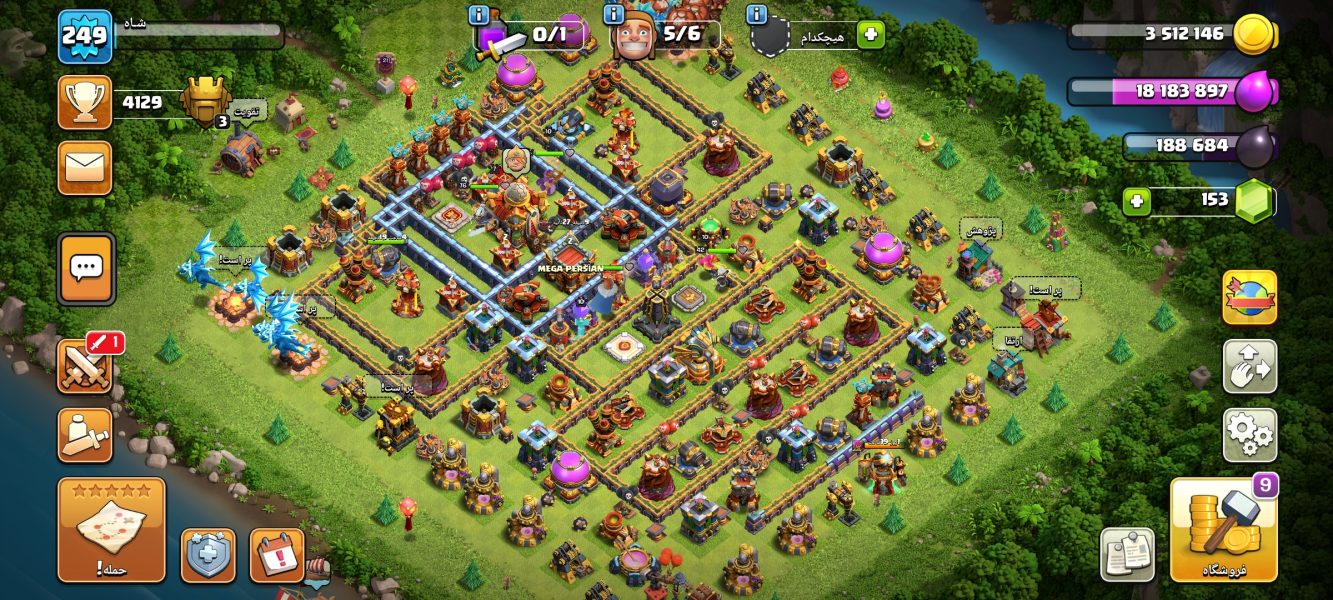
Task: Open the mail envelope inbox
Action: [x=85, y=167]
